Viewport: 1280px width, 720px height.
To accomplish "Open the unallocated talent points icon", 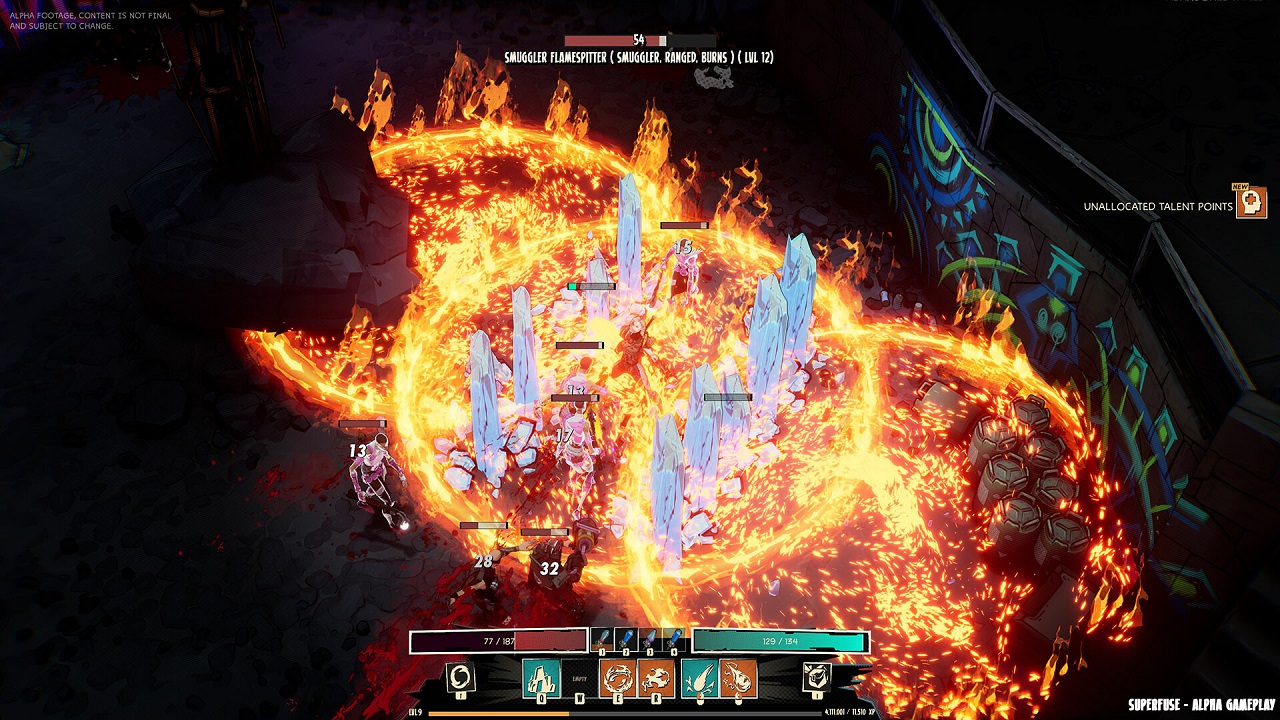I will tap(1250, 203).
